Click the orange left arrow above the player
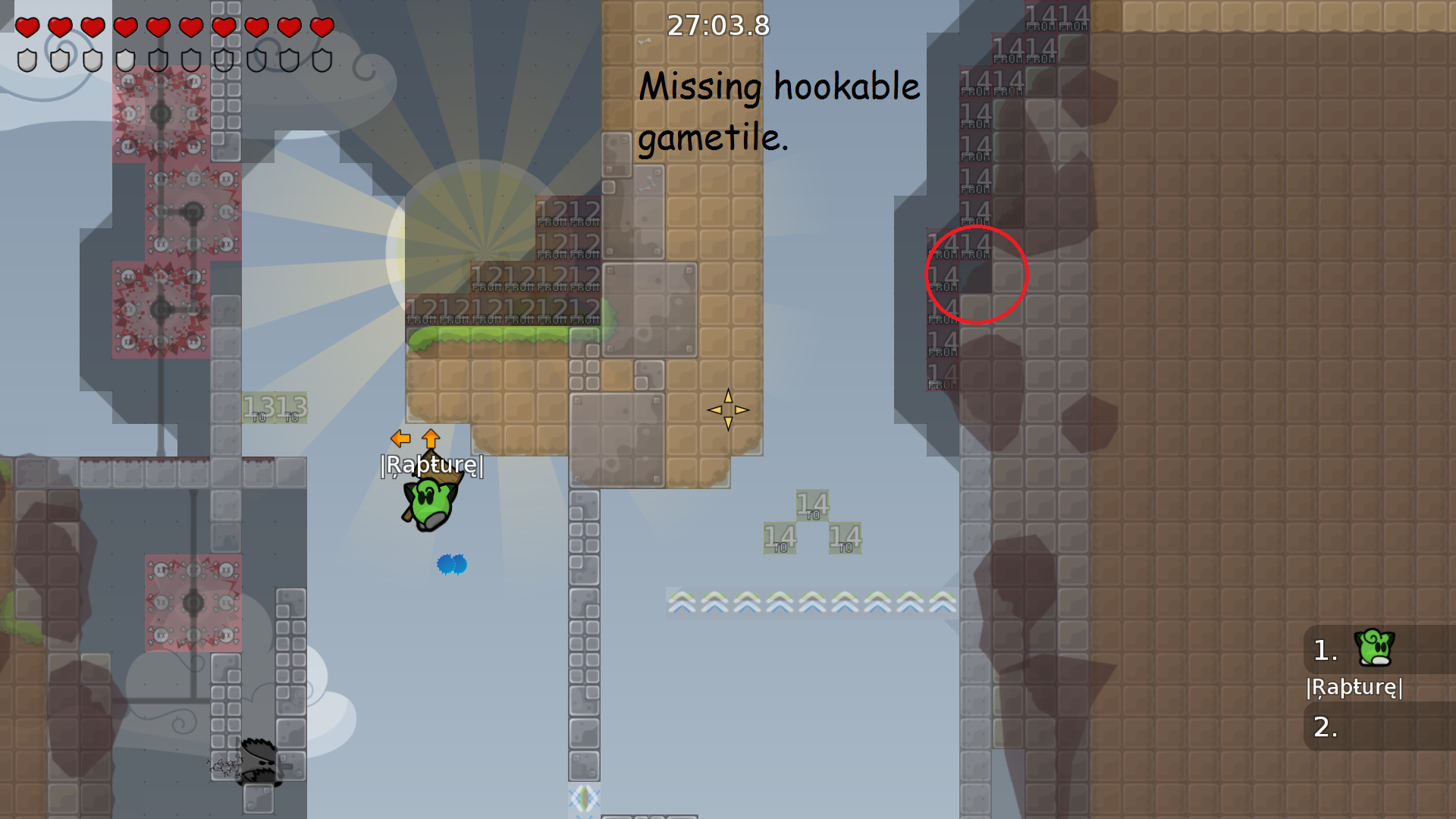The width and height of the screenshot is (1456, 819). coord(400,437)
